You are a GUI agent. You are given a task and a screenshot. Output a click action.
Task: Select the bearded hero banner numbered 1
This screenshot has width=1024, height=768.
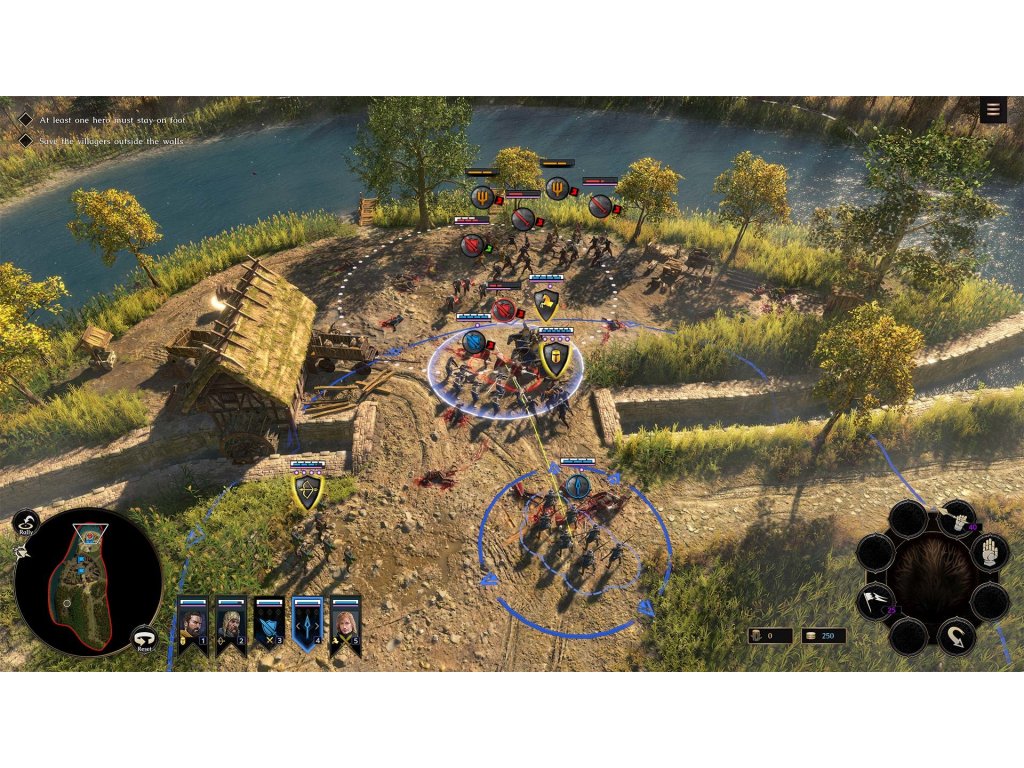click(x=192, y=624)
